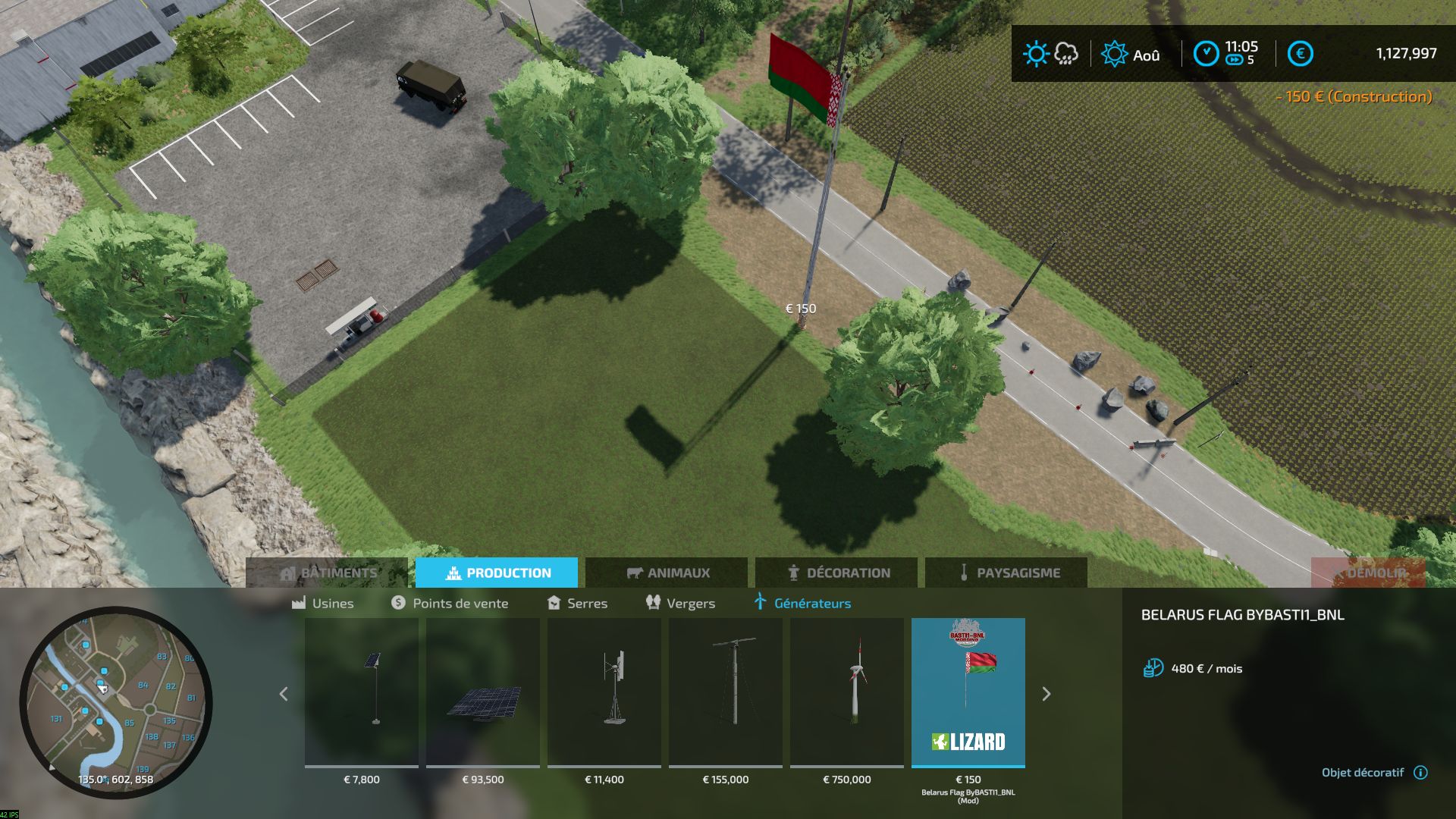The width and height of the screenshot is (1456, 819).
Task: Open the Serres subcategory
Action: pyautogui.click(x=577, y=604)
